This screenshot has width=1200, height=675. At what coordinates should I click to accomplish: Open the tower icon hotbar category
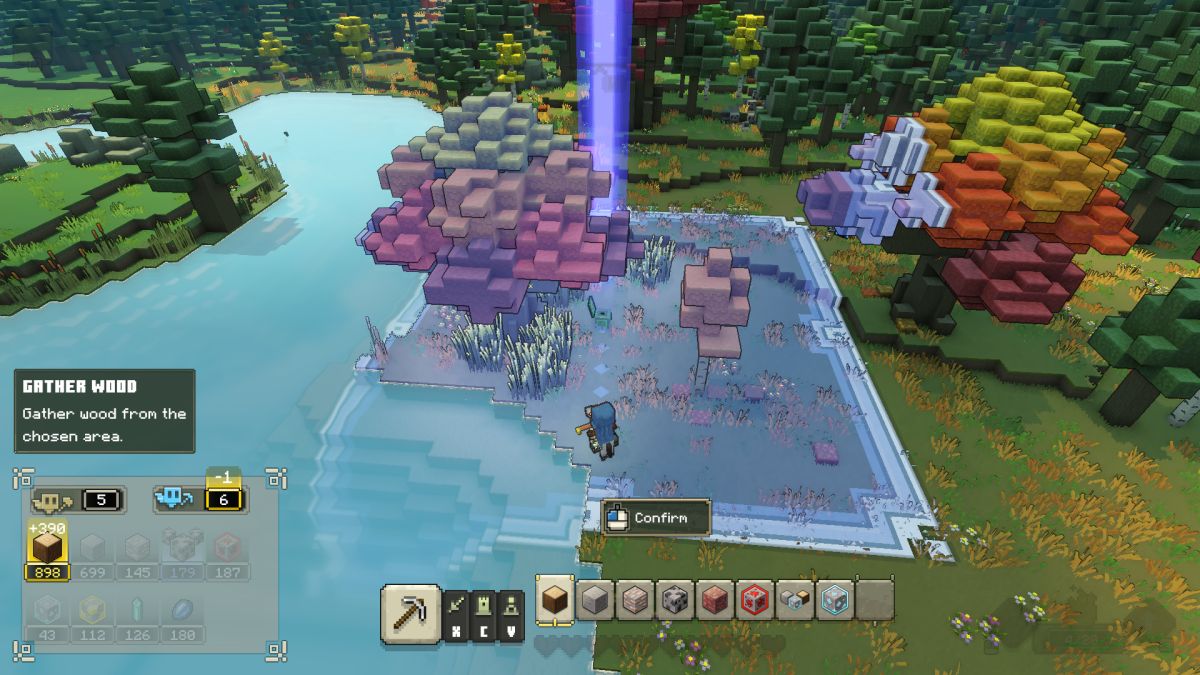(x=483, y=606)
